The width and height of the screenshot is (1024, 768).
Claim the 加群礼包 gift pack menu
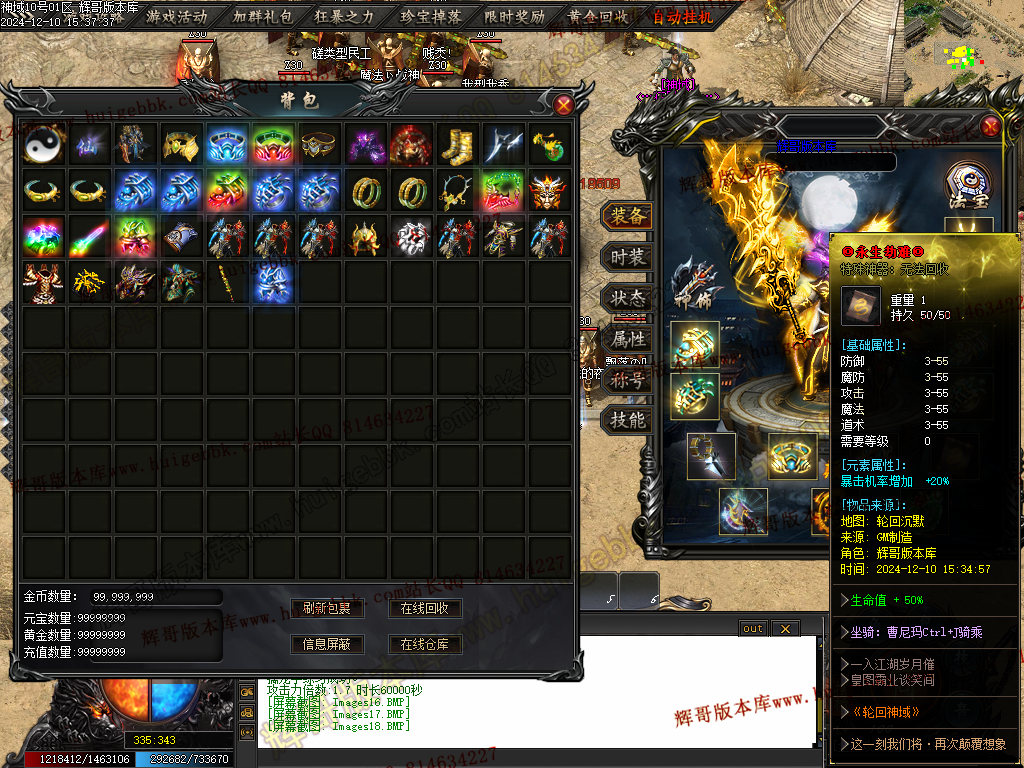(261, 16)
